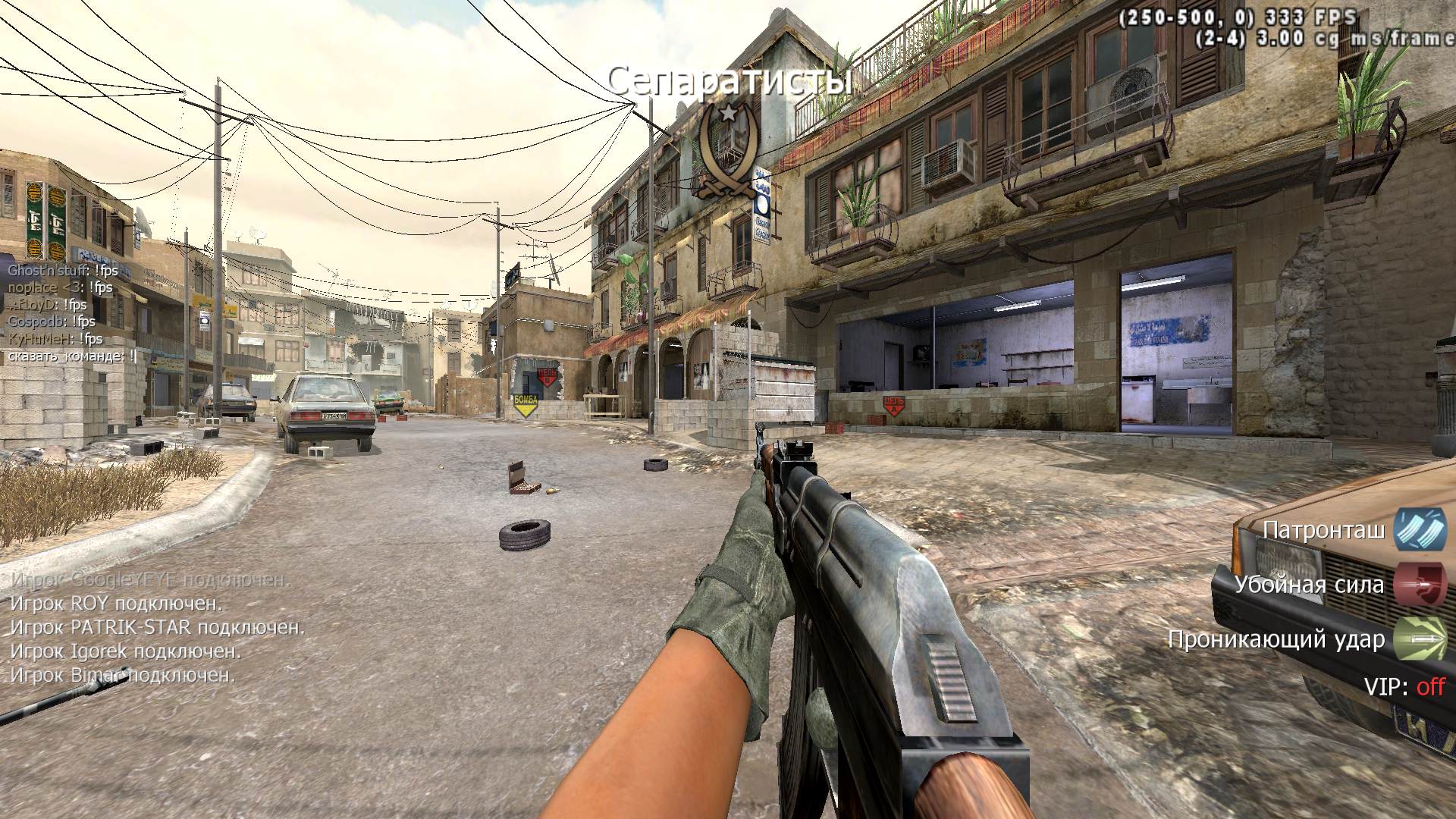This screenshot has height=819, width=1456.
Task: Click the Убойная сила perk icon
Action: point(1420,584)
